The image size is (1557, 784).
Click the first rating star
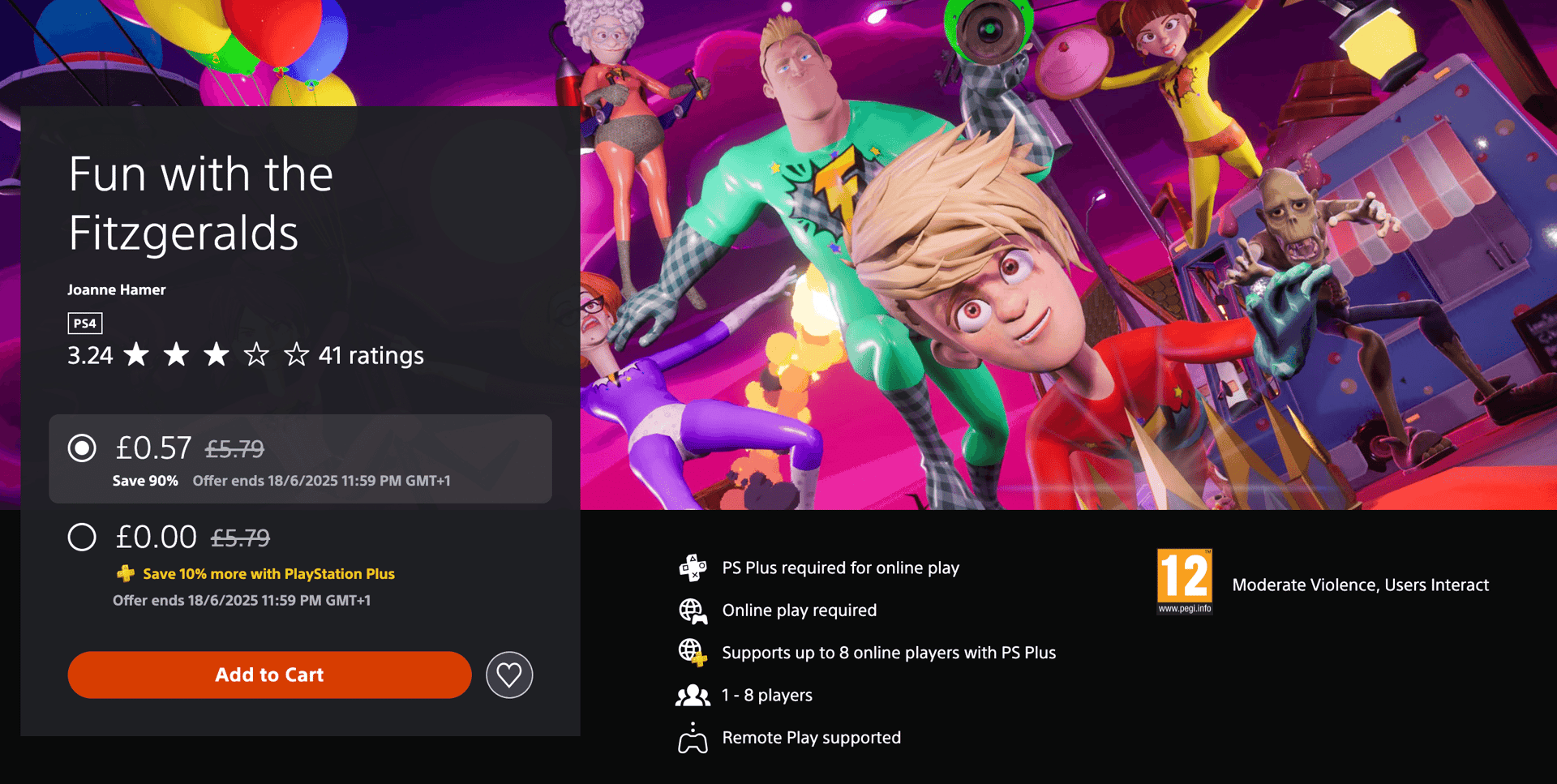[137, 354]
